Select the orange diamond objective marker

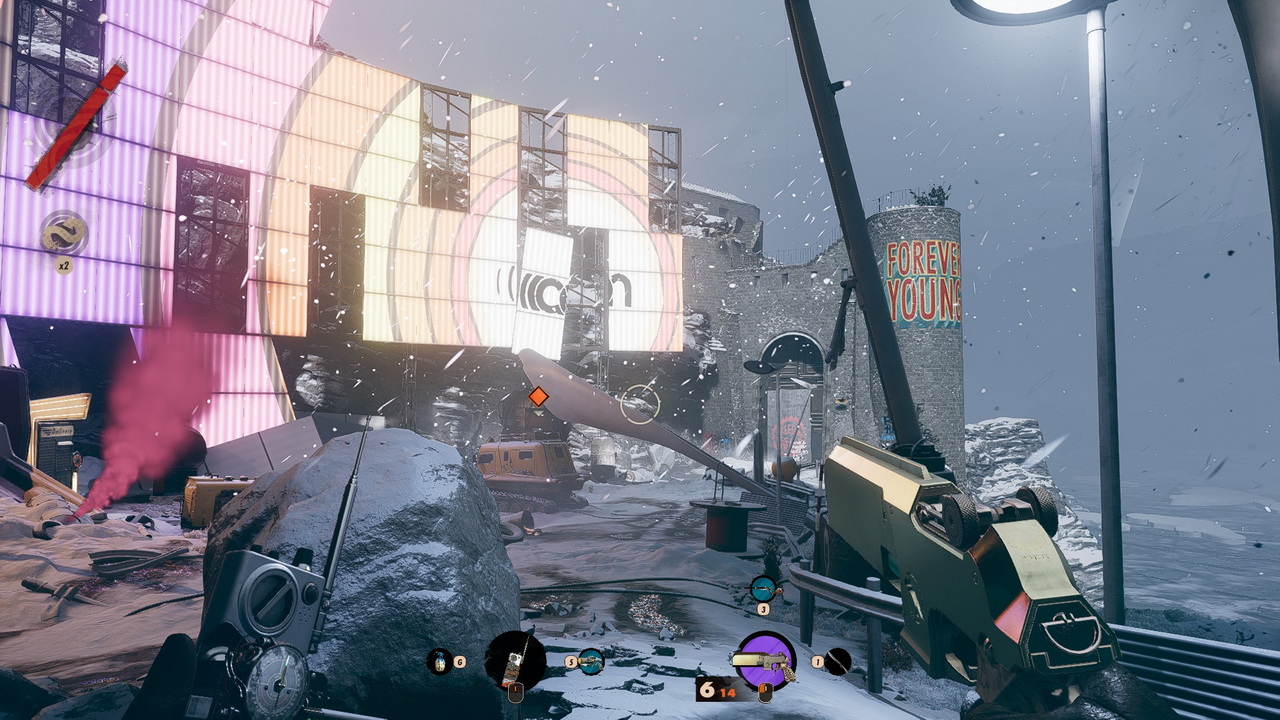(x=538, y=397)
